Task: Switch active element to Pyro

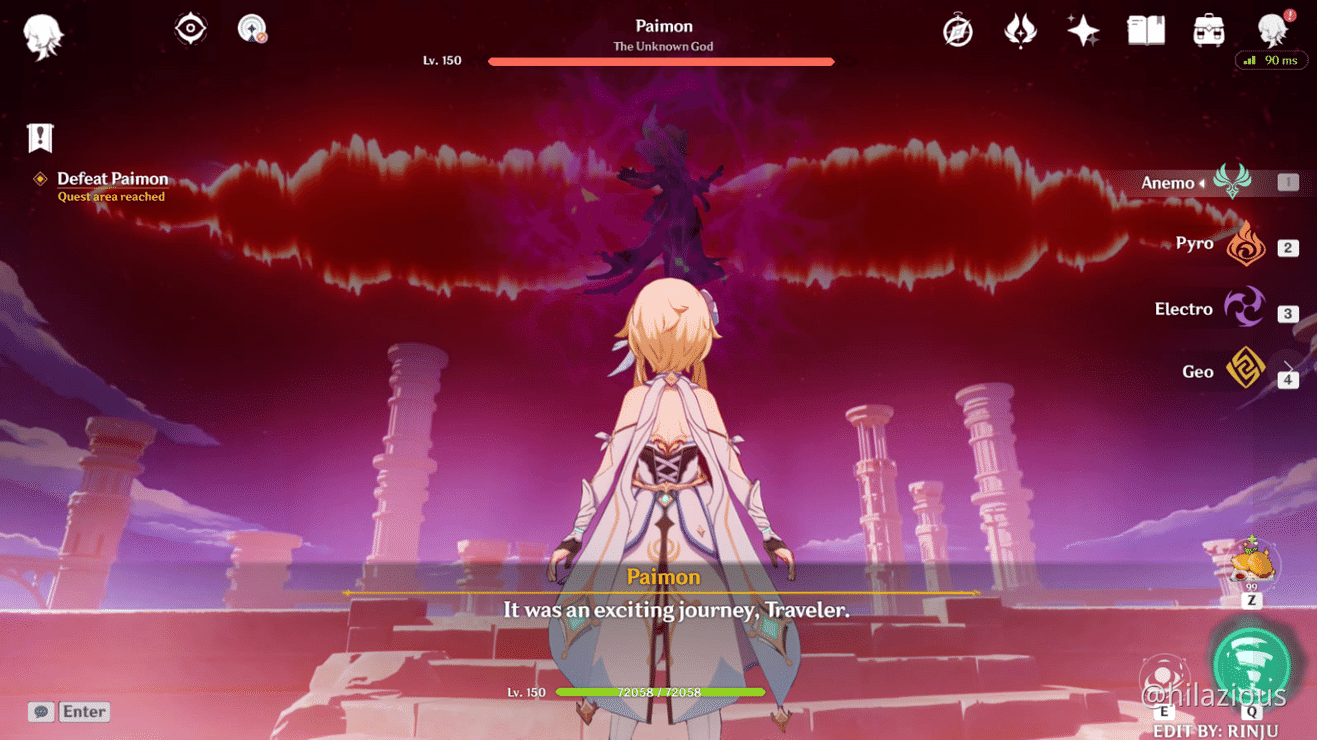Action: 1246,243
